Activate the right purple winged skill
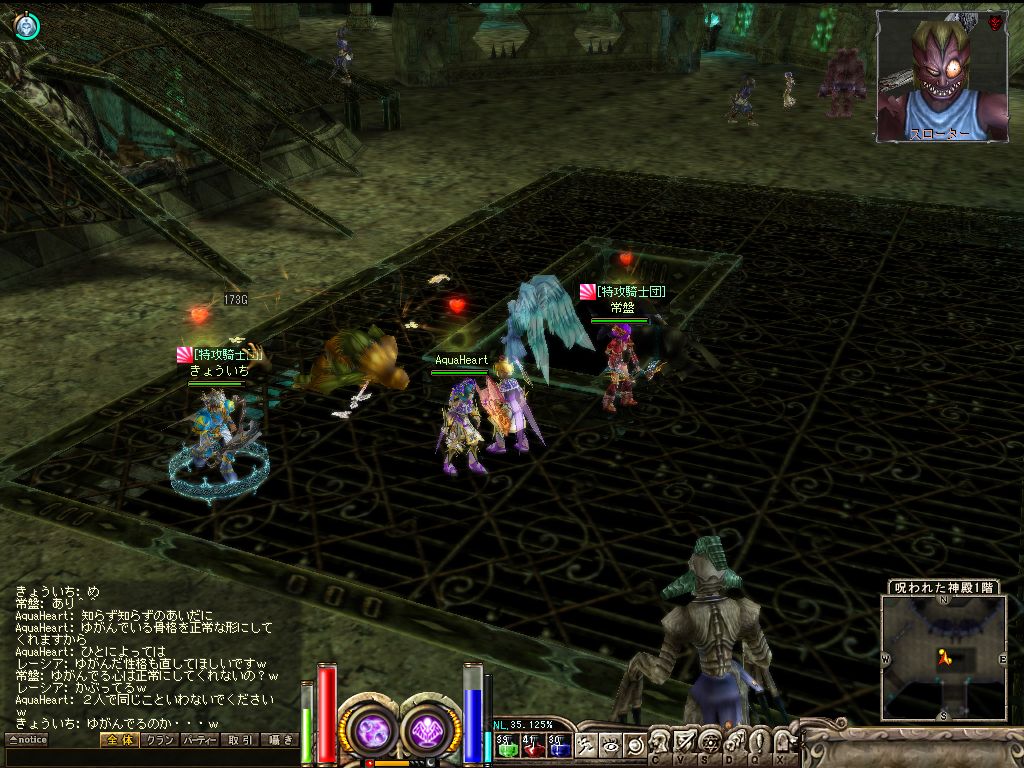This screenshot has width=1024, height=768. (429, 730)
